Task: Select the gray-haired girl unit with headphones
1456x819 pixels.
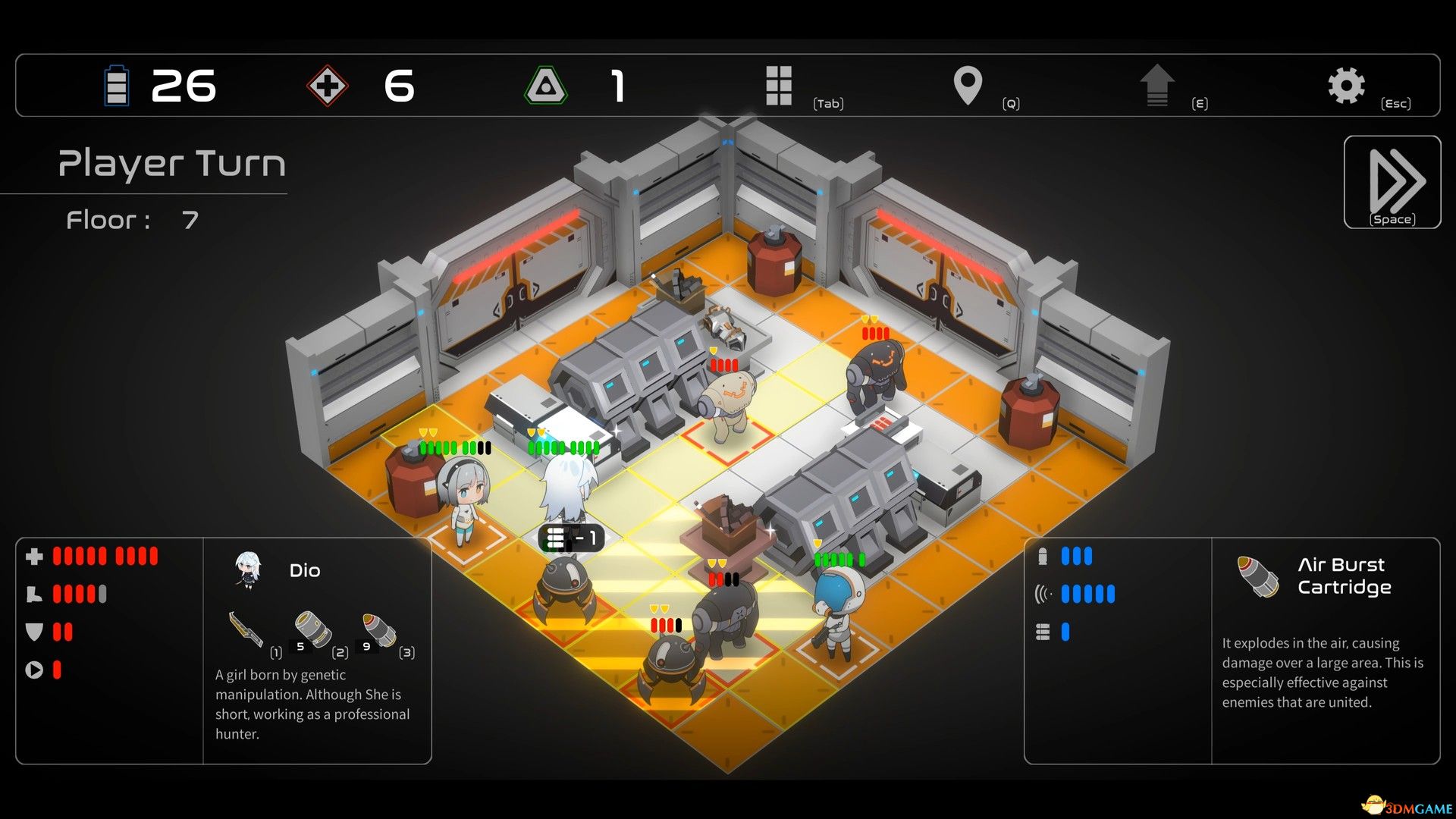Action: (463, 497)
